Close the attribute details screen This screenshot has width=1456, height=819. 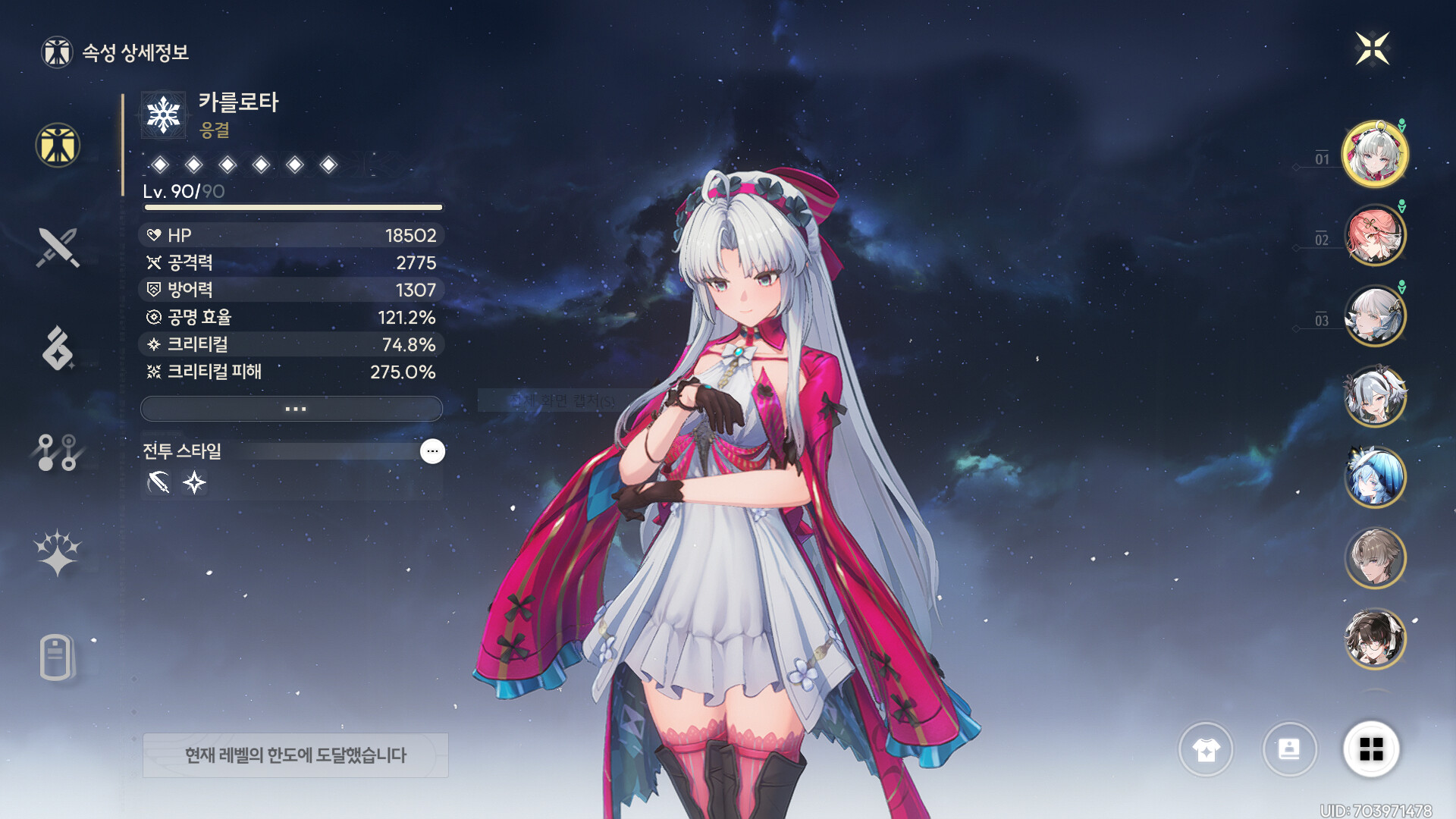pos(1372,49)
